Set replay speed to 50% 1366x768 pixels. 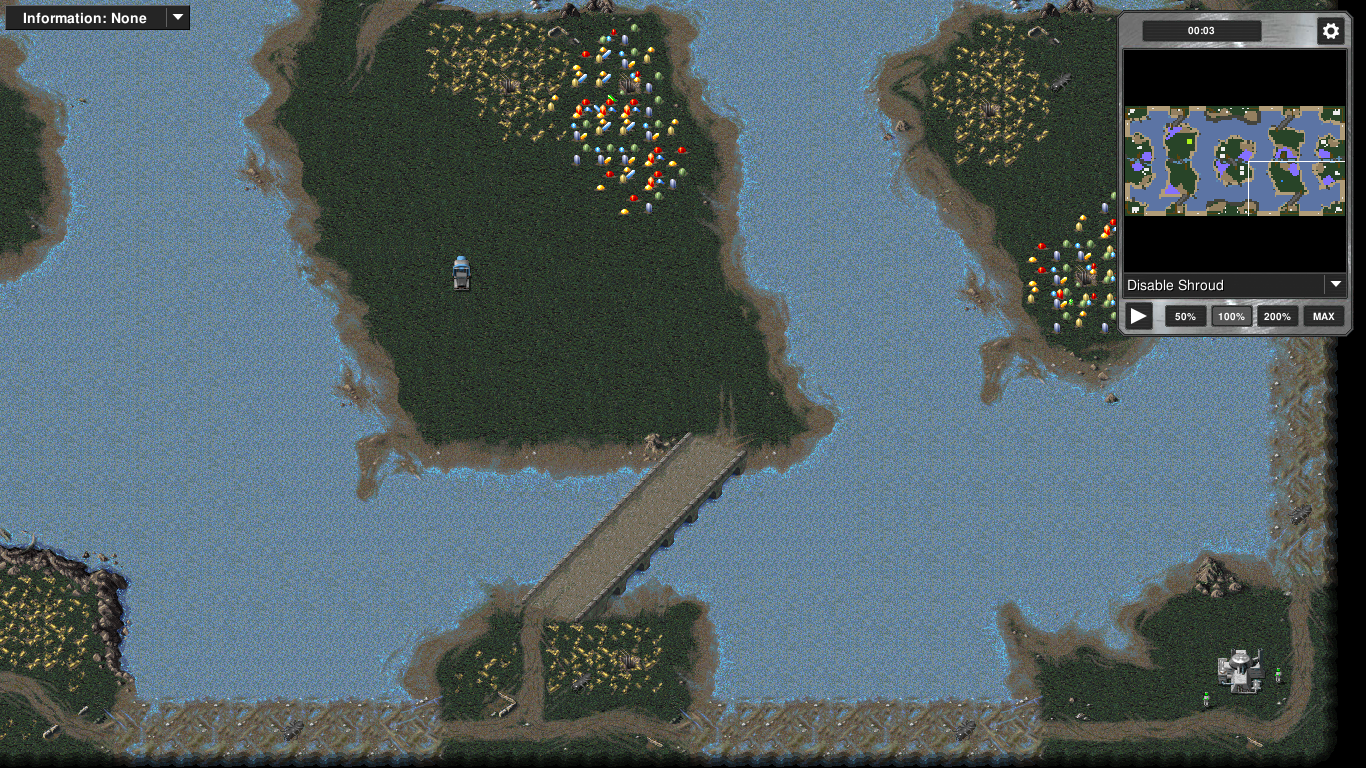click(x=1185, y=317)
